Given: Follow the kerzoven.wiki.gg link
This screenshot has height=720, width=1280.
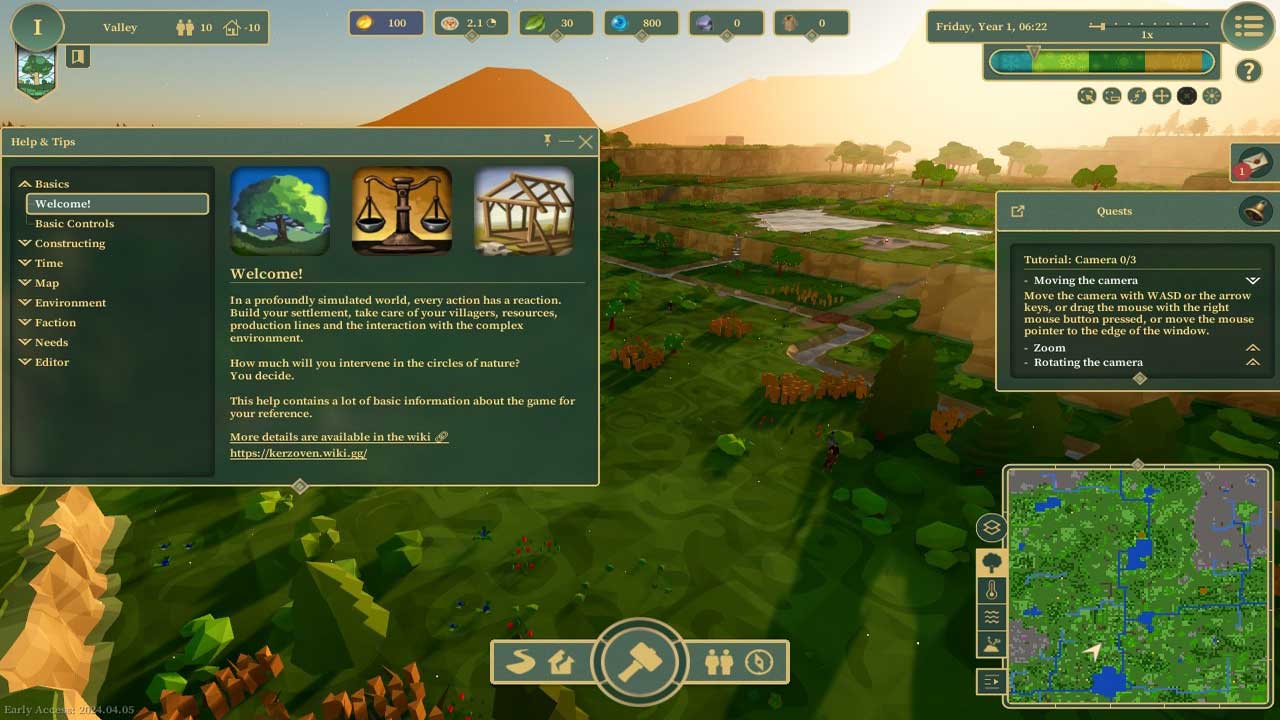Looking at the screenshot, I should click(x=298, y=453).
